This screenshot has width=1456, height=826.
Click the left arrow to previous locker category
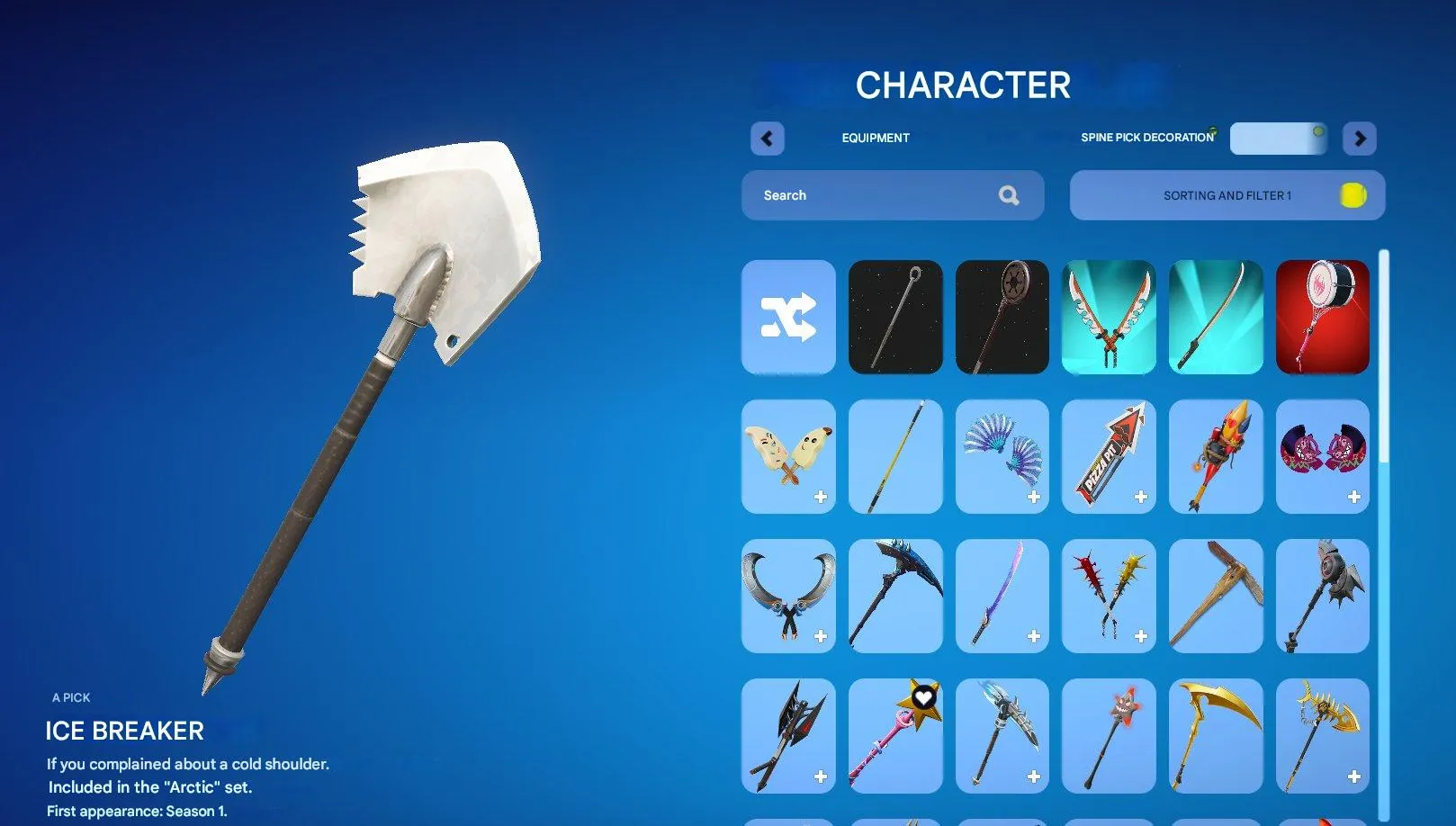pyautogui.click(x=767, y=139)
